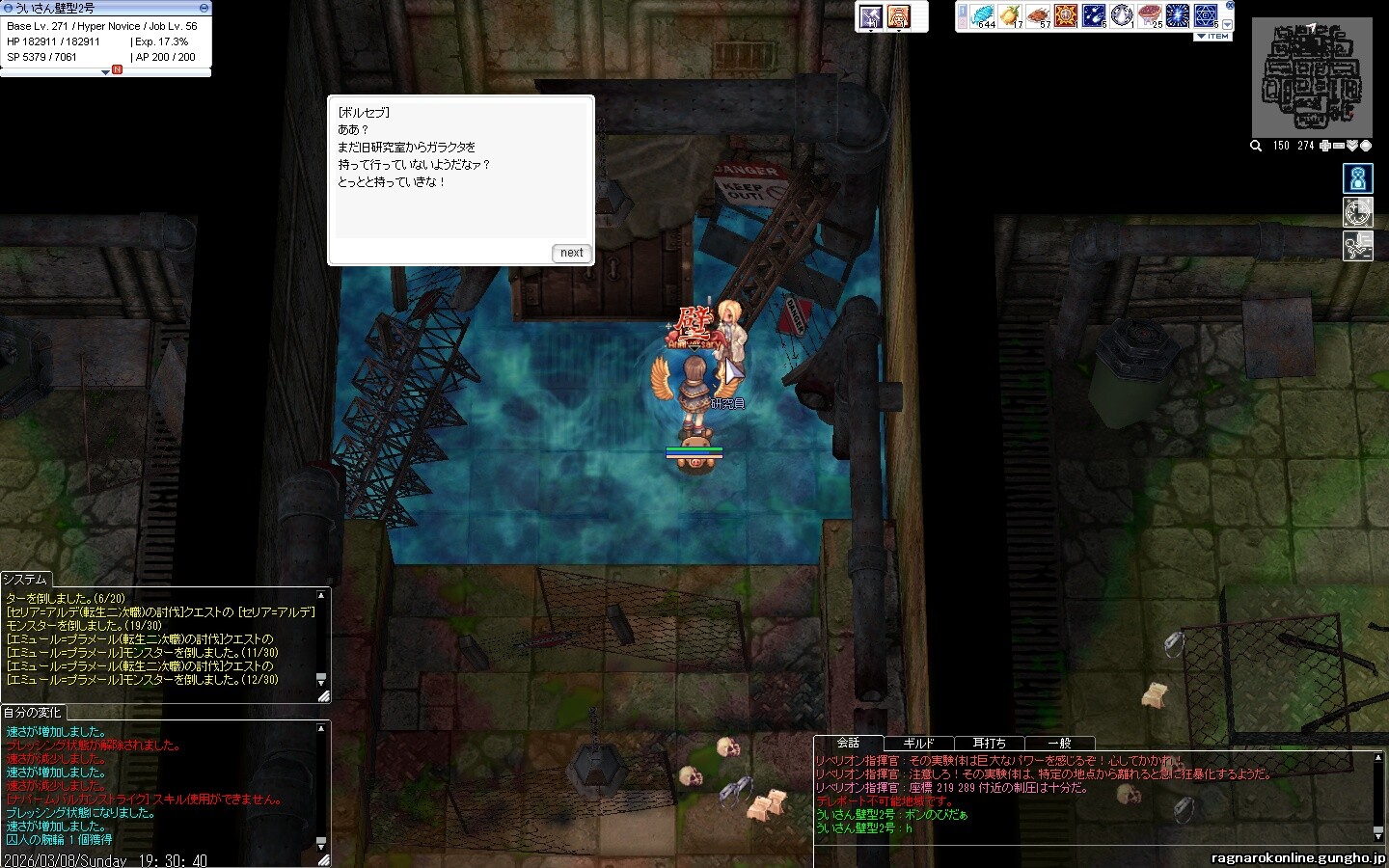Image resolution: width=1389 pixels, height=868 pixels.
Task: Zoom out the minimap with the minus button
Action: [x=1339, y=146]
